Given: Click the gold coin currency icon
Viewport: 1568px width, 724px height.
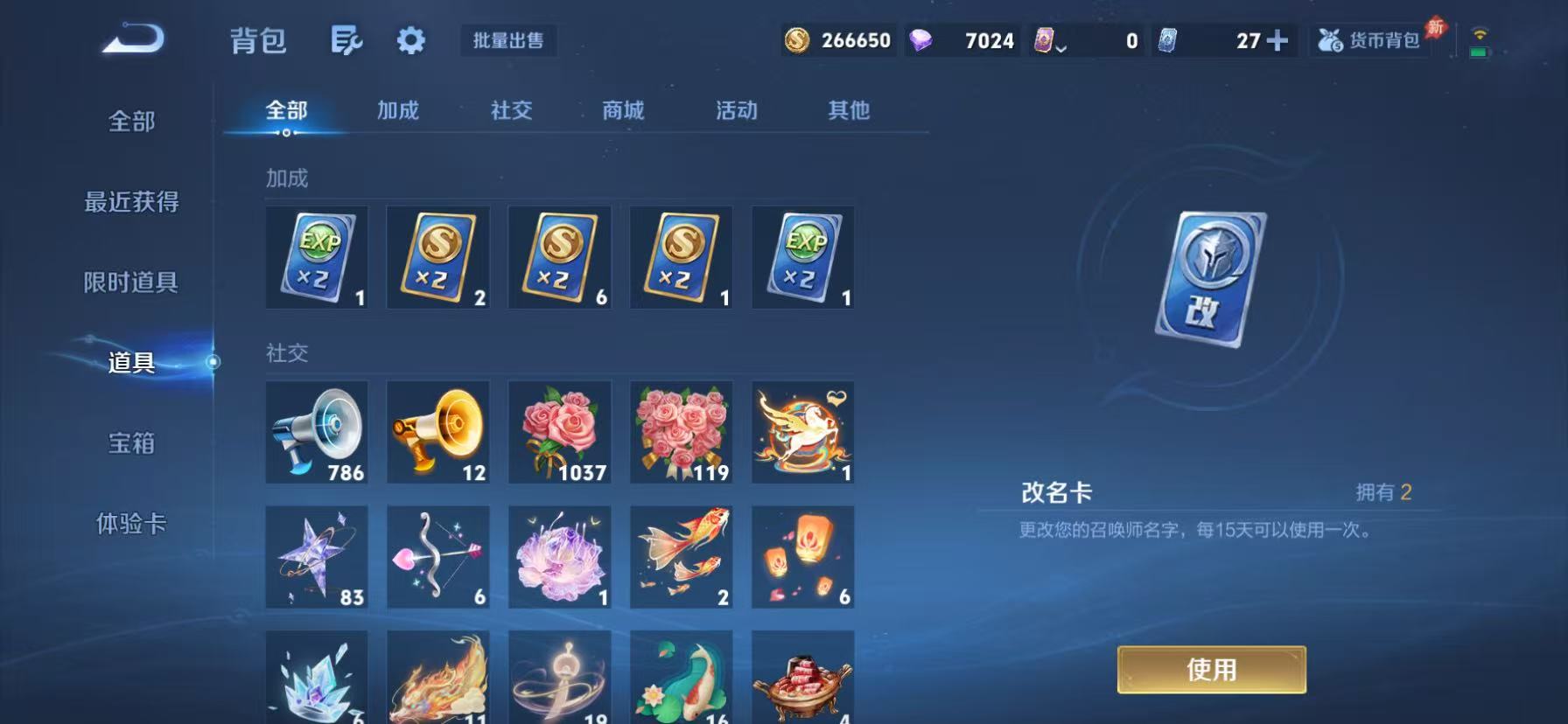Looking at the screenshot, I should point(799,40).
